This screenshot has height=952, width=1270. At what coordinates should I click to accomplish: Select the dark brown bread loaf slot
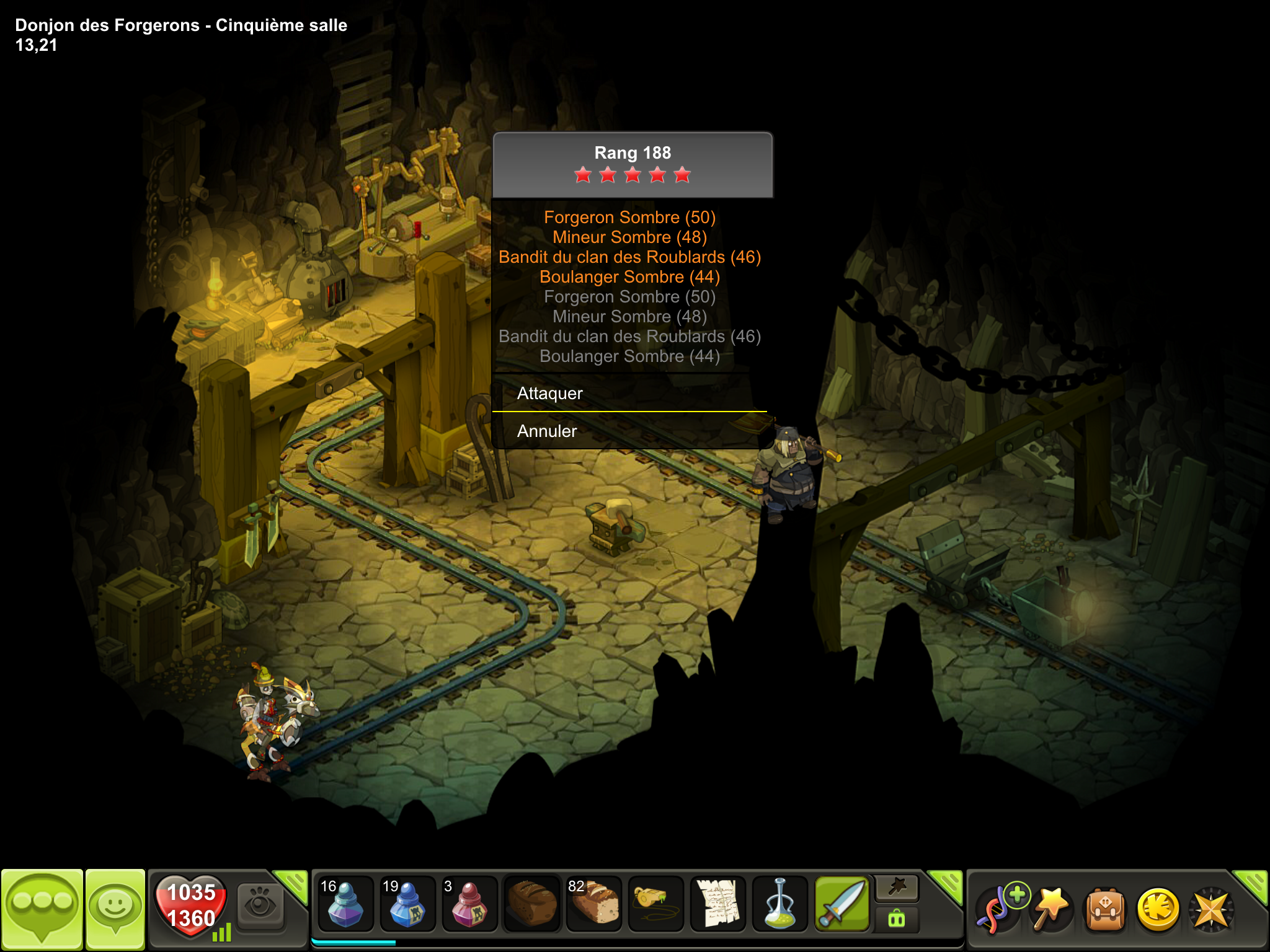point(531,904)
